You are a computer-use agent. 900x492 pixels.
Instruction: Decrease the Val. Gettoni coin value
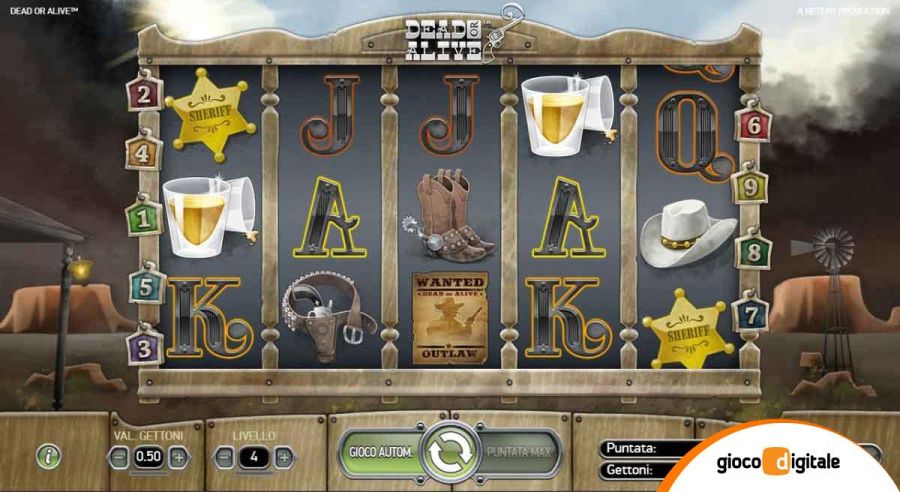[x=119, y=457]
